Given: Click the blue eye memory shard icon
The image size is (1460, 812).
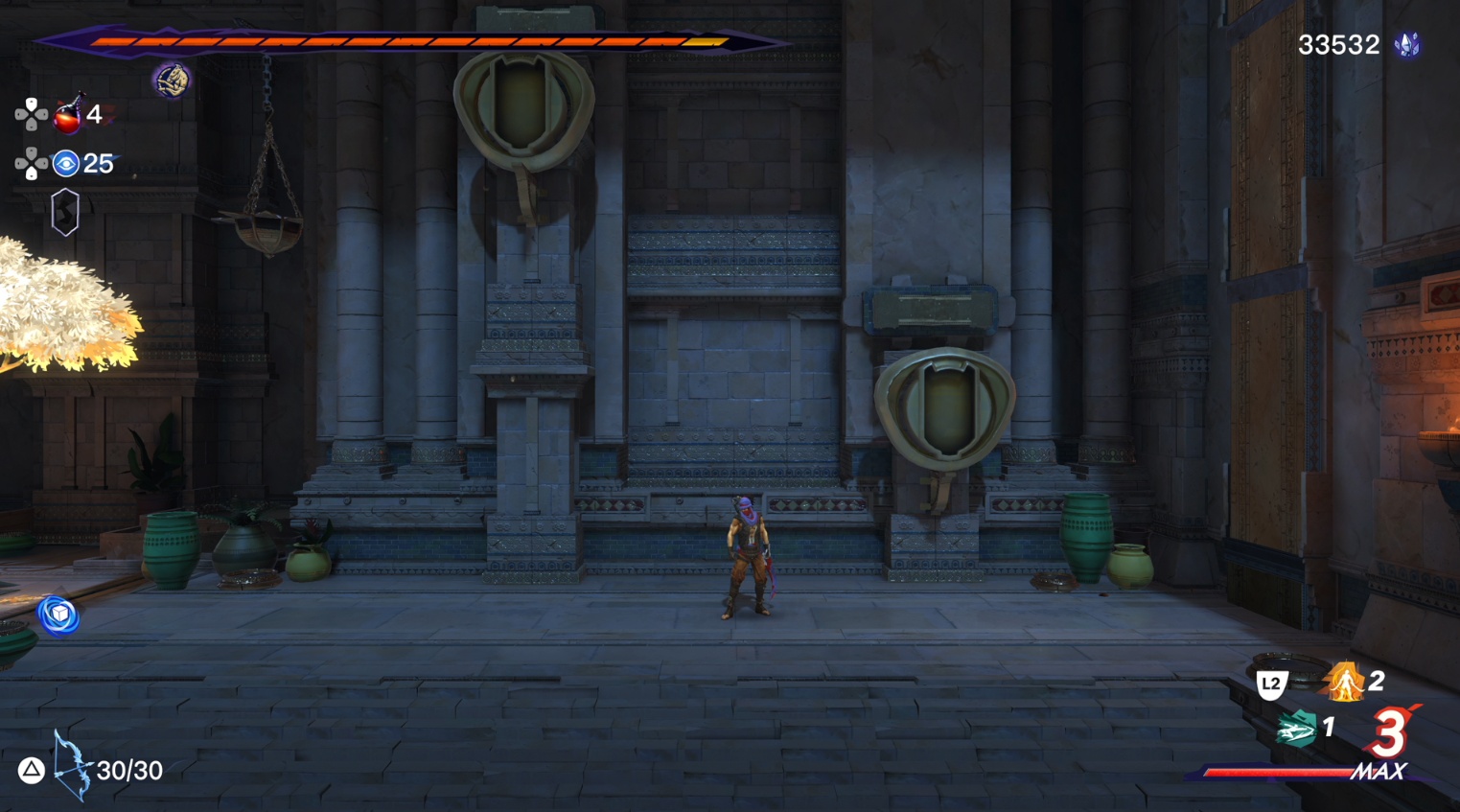Looking at the screenshot, I should pyautogui.click(x=65, y=164).
